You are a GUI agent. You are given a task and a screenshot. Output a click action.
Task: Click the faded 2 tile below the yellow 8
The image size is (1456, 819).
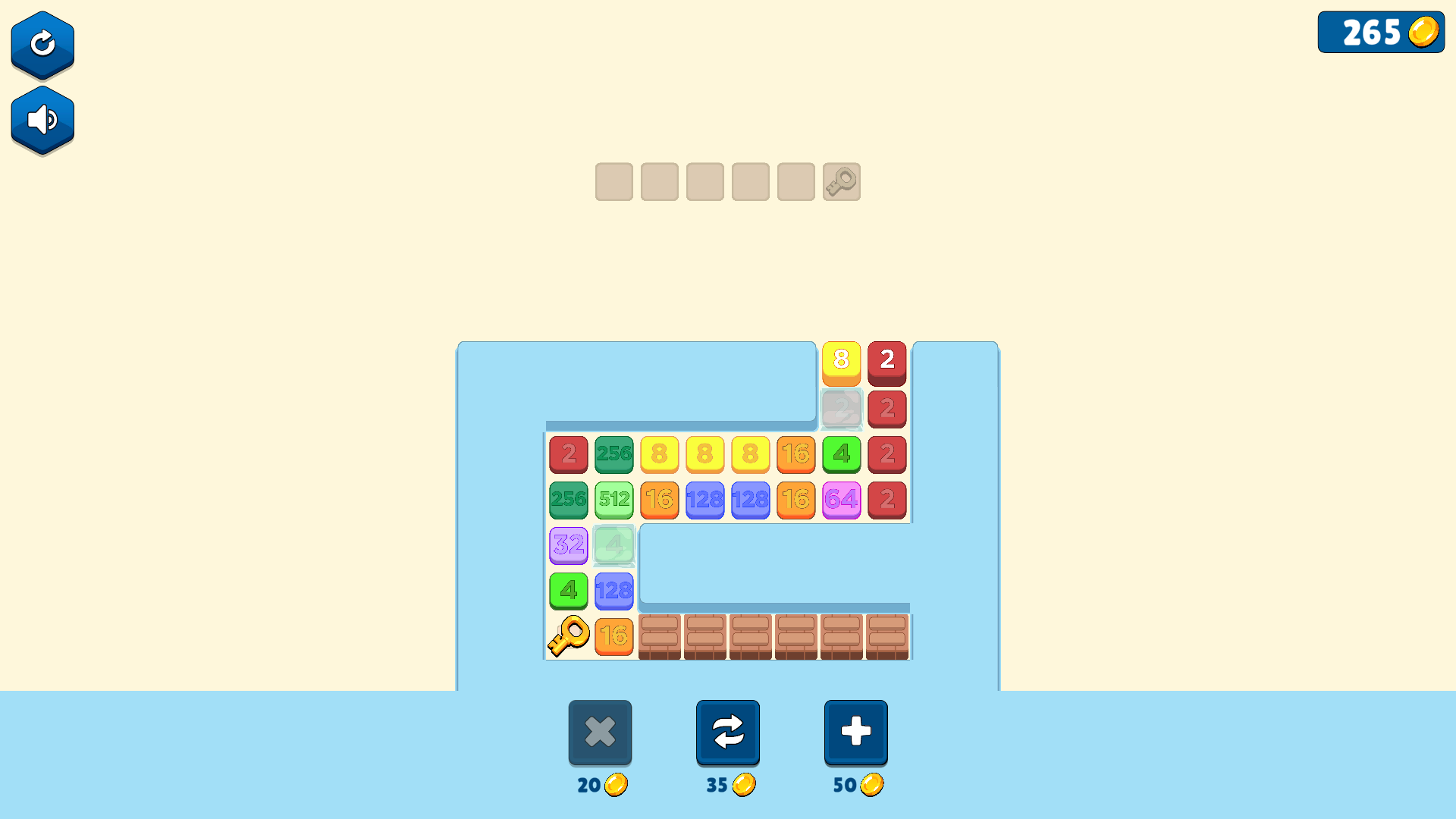pyautogui.click(x=841, y=409)
